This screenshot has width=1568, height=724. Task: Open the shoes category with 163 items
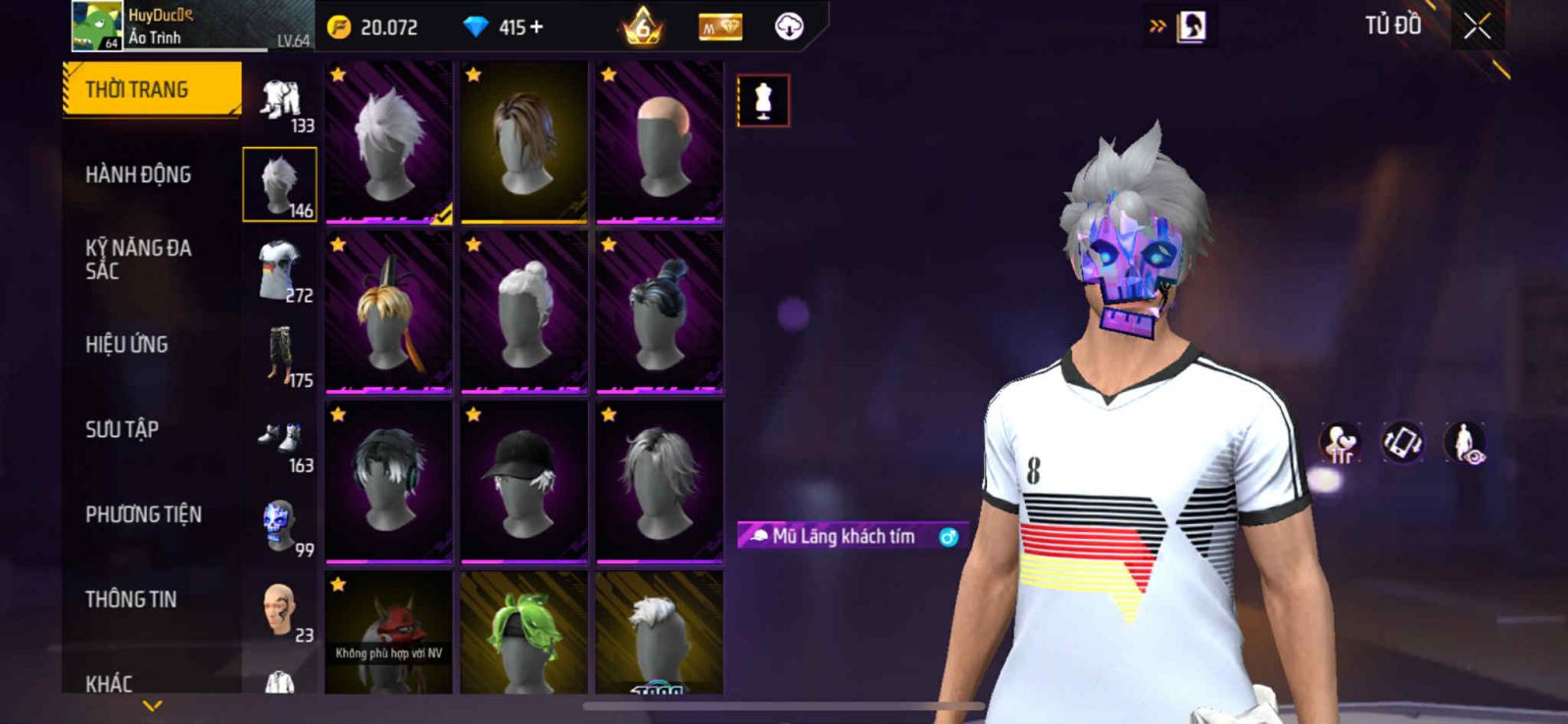point(280,441)
